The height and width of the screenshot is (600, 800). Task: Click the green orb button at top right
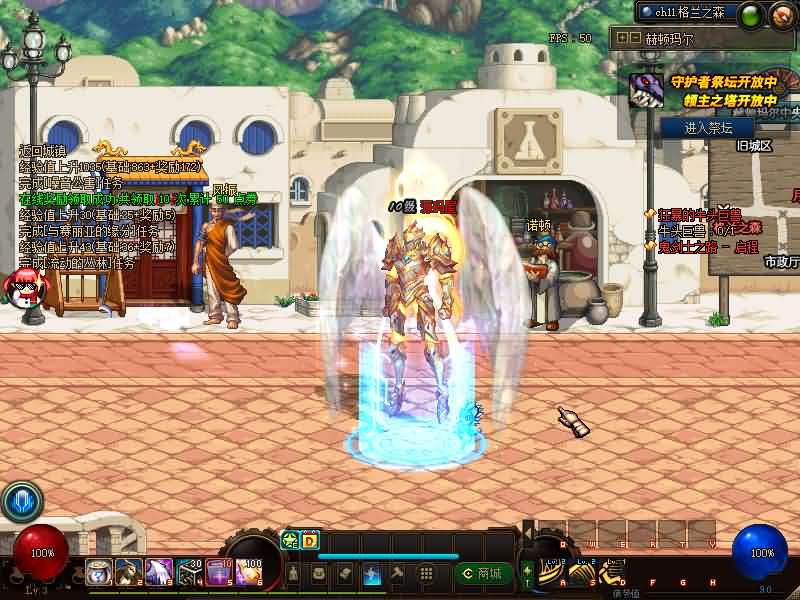[x=751, y=14]
